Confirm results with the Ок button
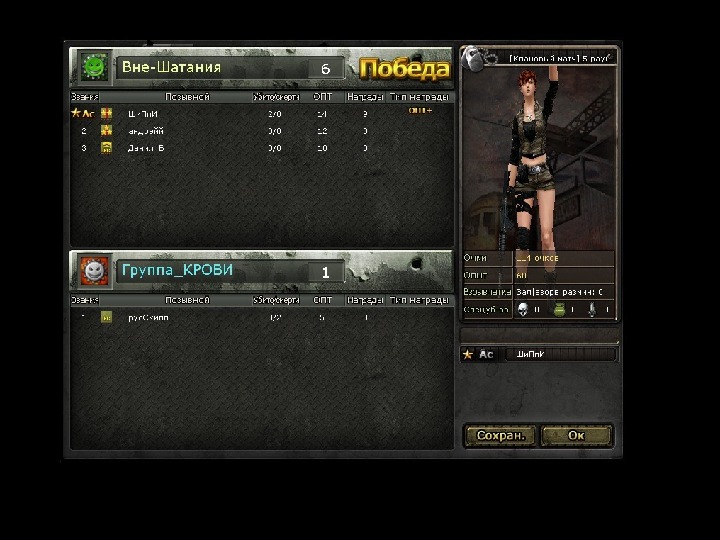The width and height of the screenshot is (720, 540). tap(576, 436)
